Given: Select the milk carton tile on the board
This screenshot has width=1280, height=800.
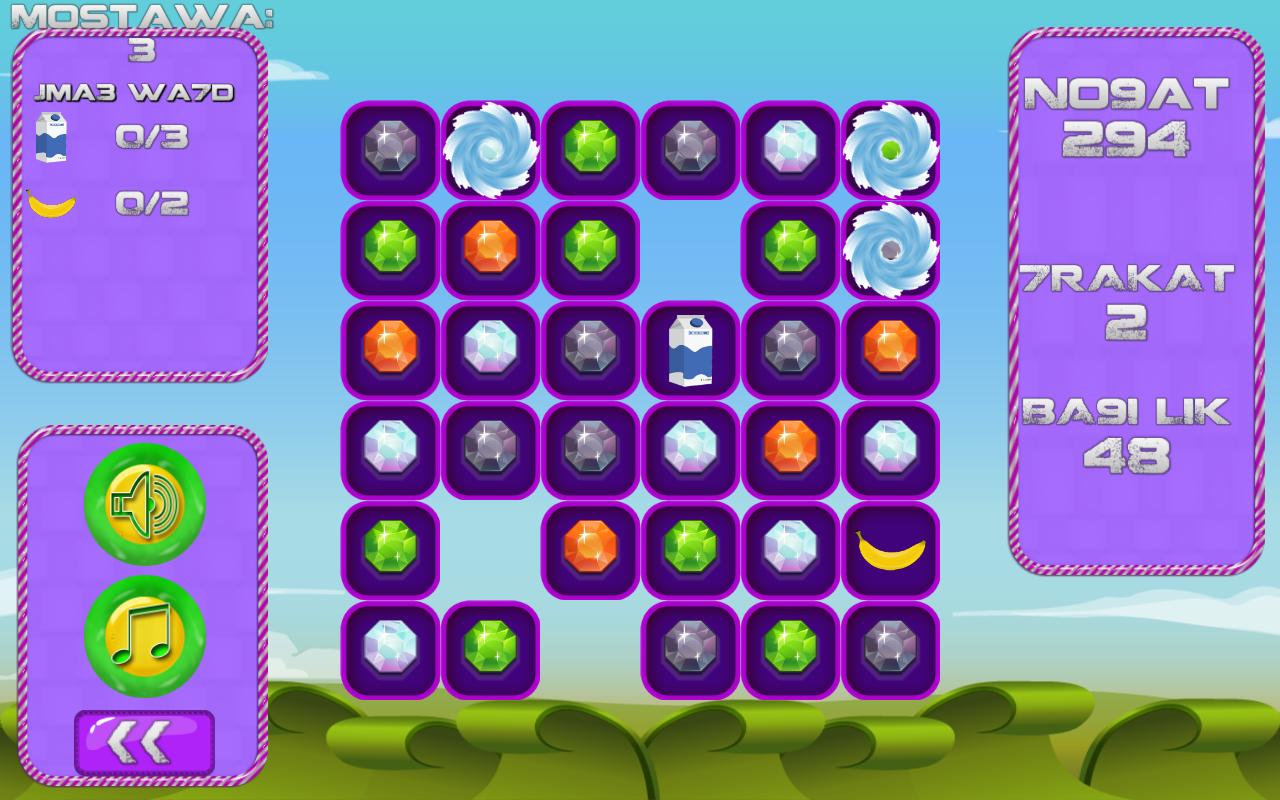Looking at the screenshot, I should coord(690,350).
